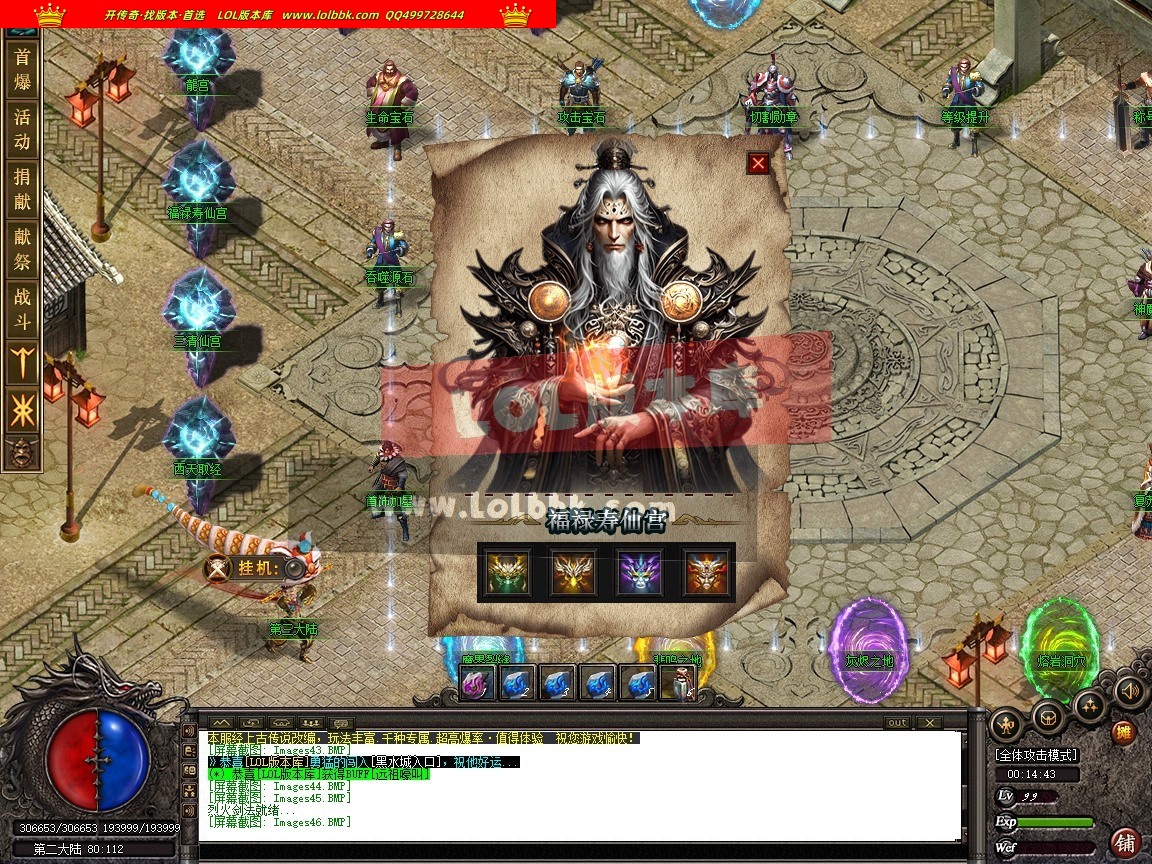
Task: Open the 活动 events menu
Action: pos(22,129)
